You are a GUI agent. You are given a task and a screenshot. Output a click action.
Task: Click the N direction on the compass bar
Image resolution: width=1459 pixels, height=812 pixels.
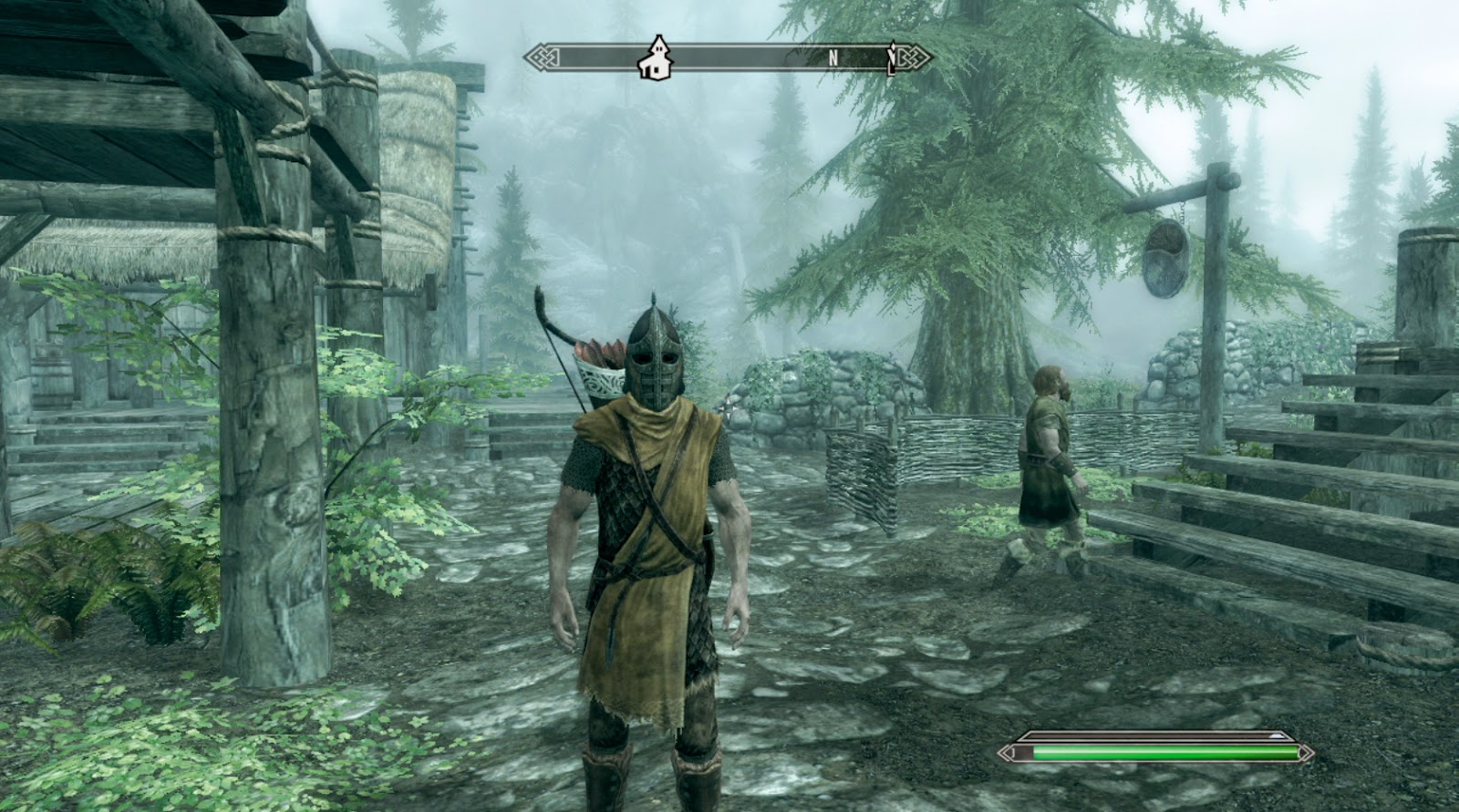(831, 56)
